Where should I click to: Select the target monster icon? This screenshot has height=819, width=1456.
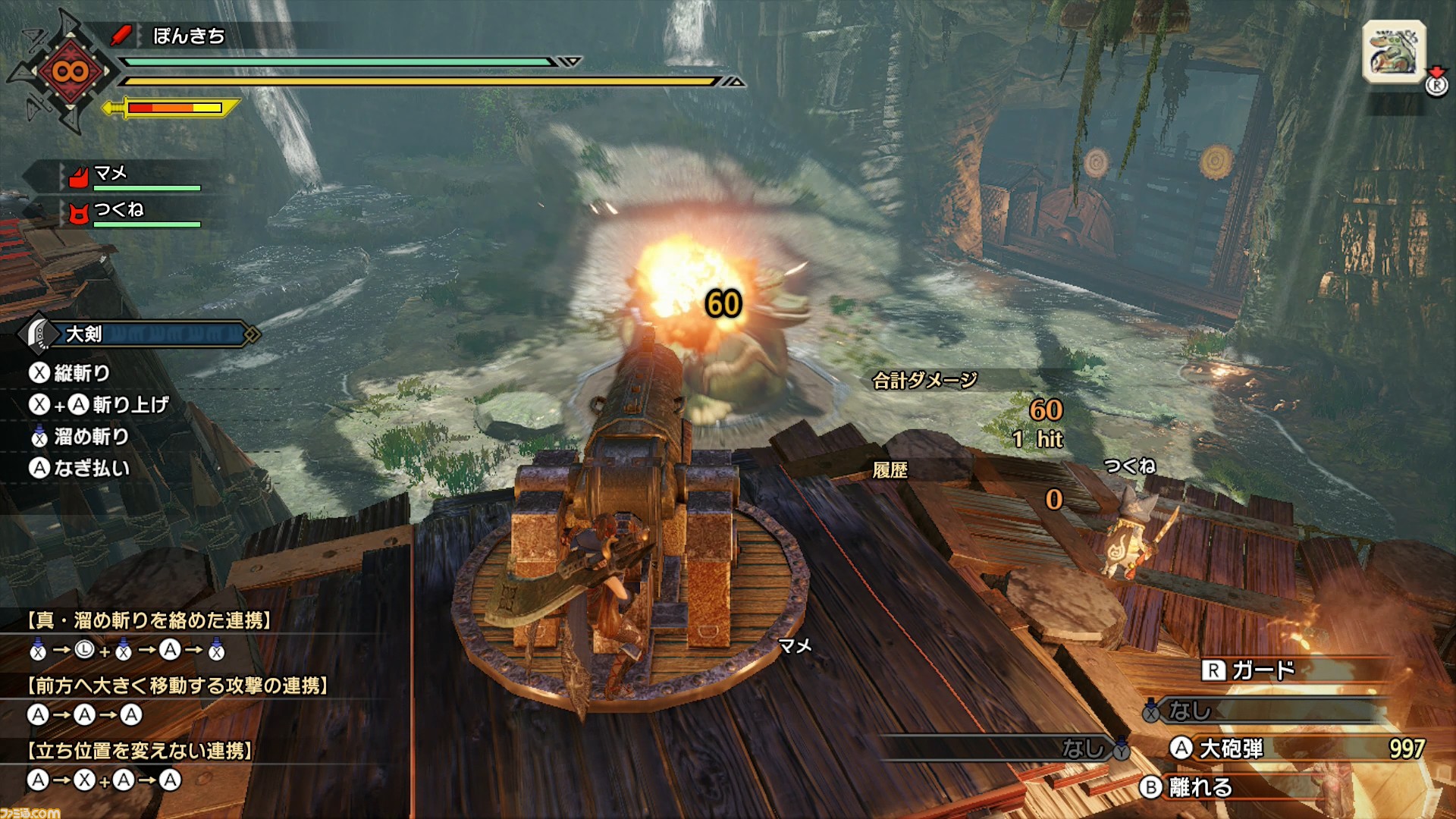pos(1393,52)
